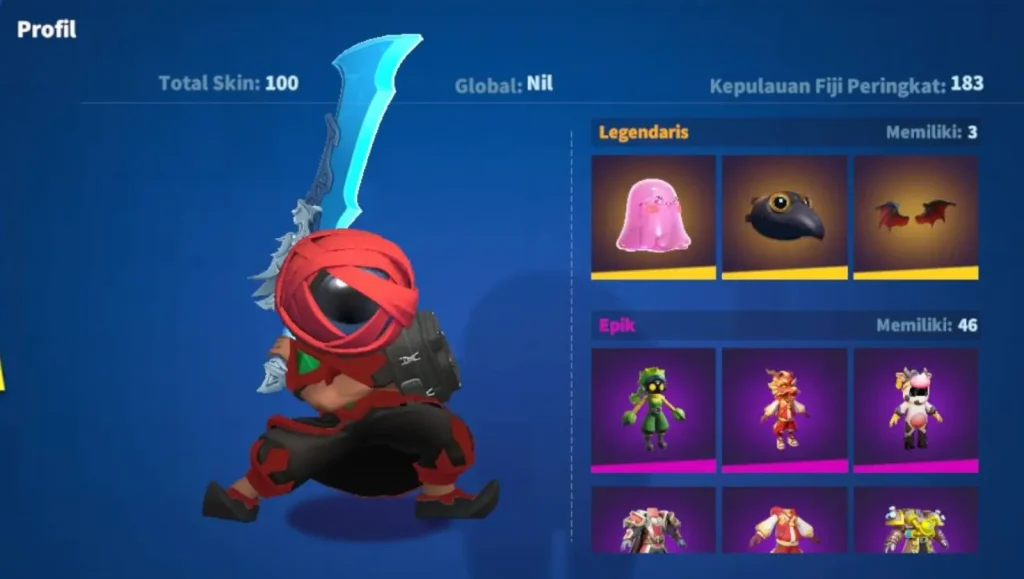Screen dimensions: 1024x579
Task: Pick the red bat wings skin
Action: click(x=915, y=216)
